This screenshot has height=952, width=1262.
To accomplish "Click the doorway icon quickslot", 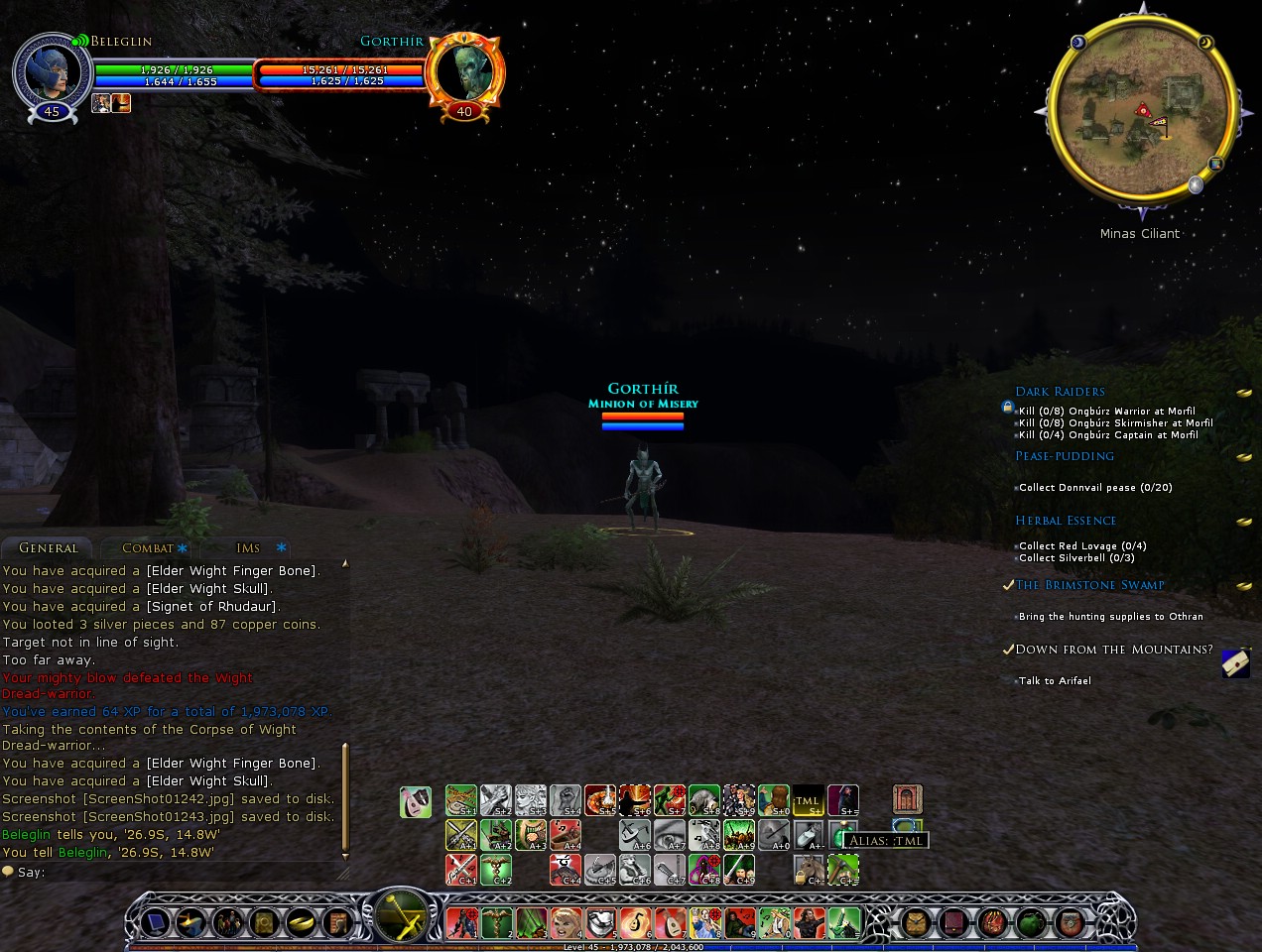I will click(x=907, y=799).
